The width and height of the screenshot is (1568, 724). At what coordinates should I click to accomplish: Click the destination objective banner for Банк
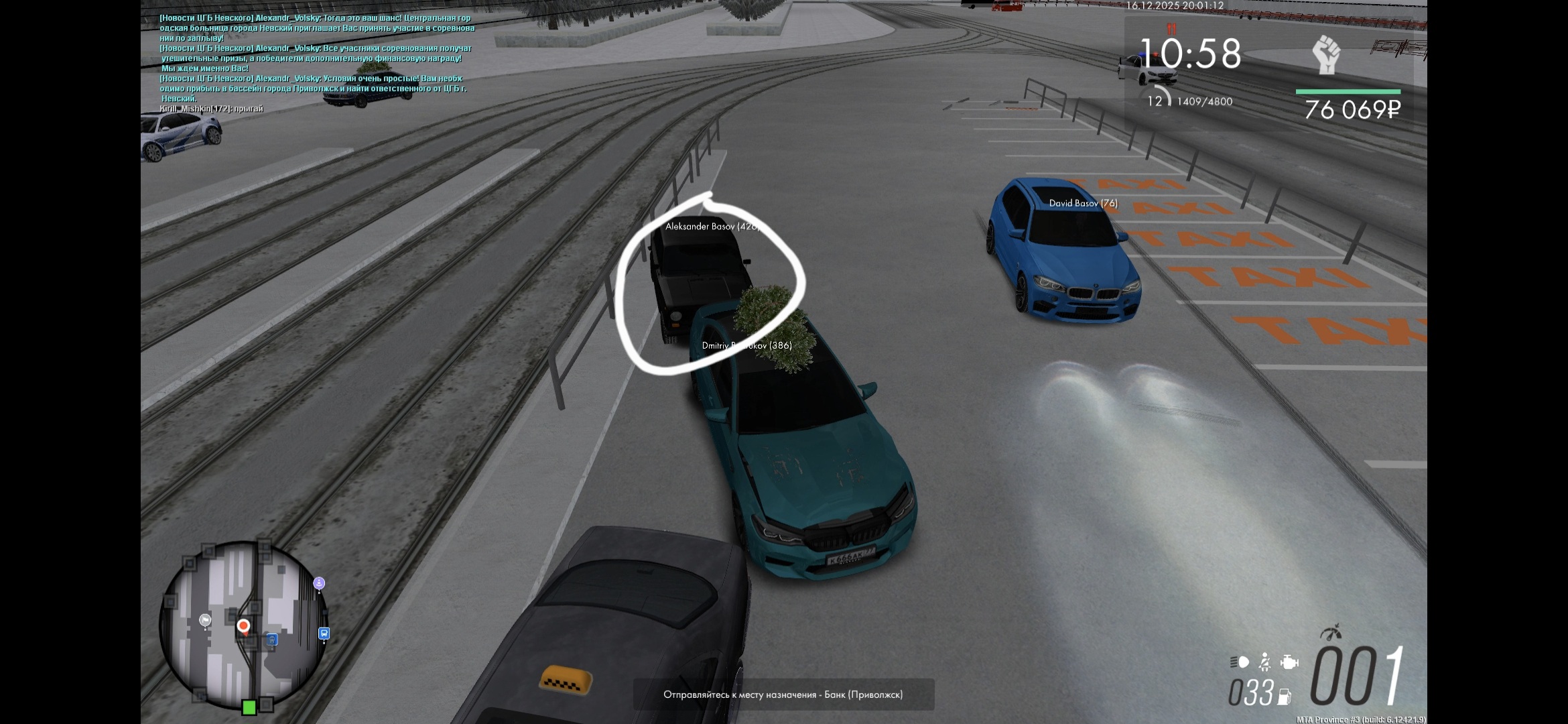pos(783,695)
